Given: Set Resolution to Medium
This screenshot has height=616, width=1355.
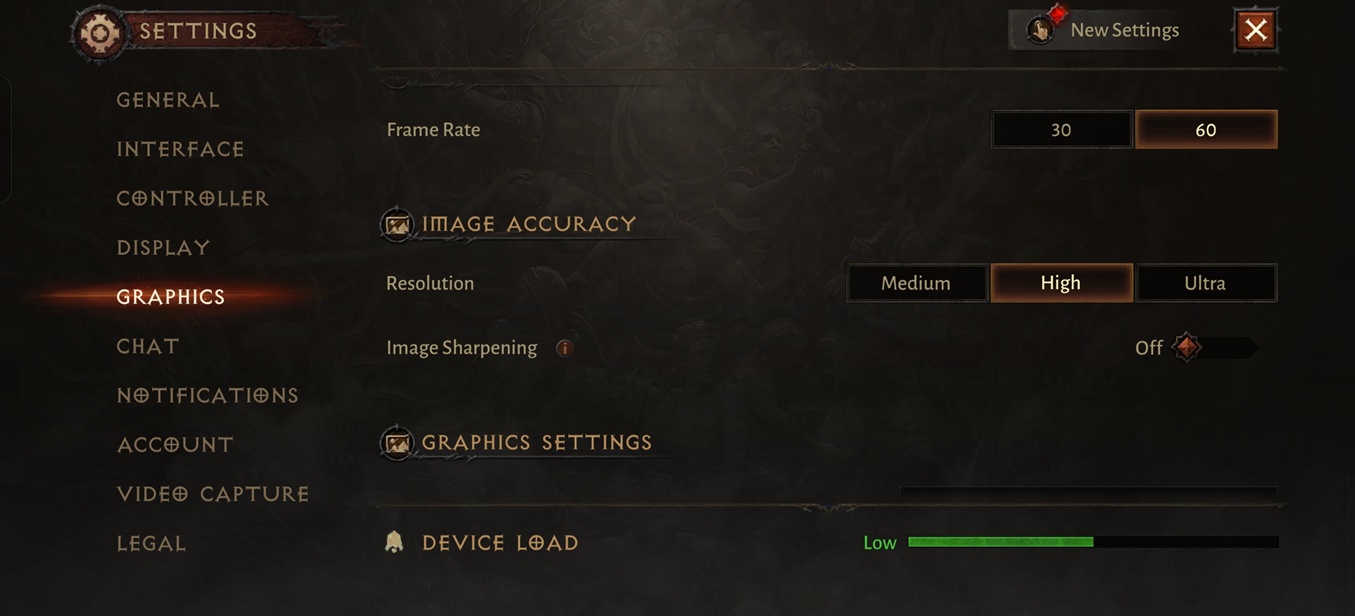Looking at the screenshot, I should [916, 283].
